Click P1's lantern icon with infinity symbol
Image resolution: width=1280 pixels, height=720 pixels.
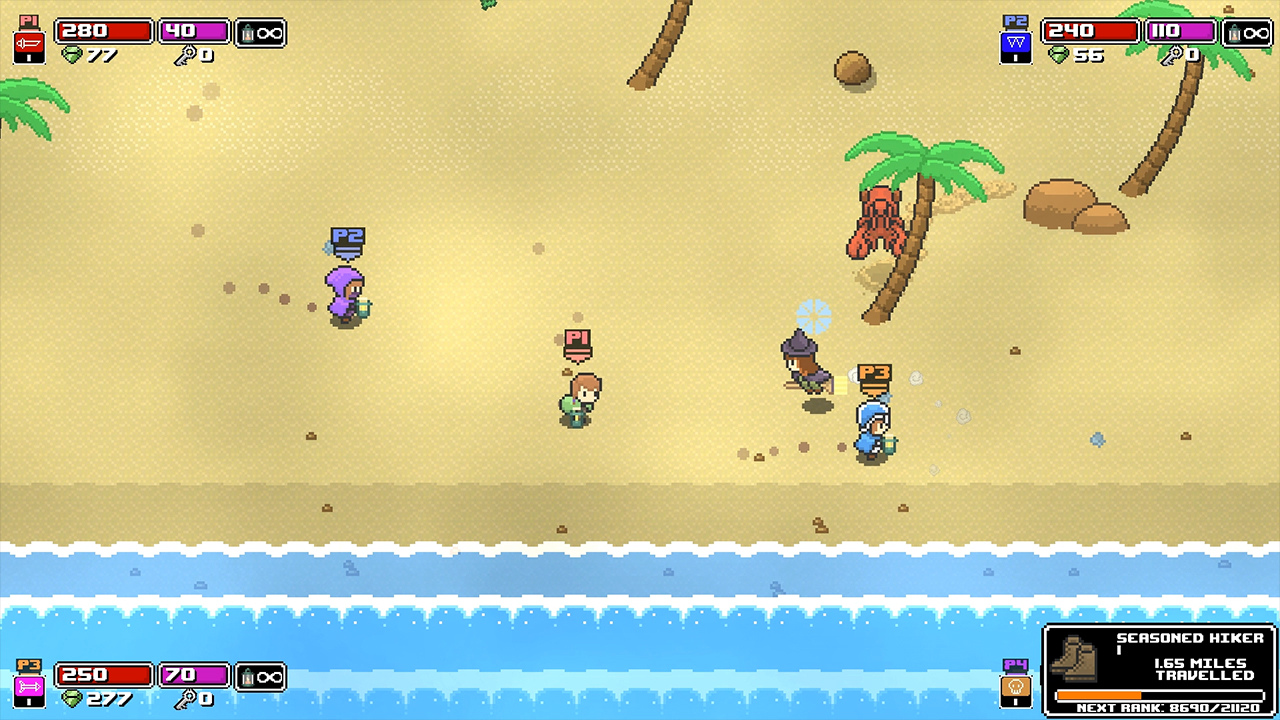[261, 31]
